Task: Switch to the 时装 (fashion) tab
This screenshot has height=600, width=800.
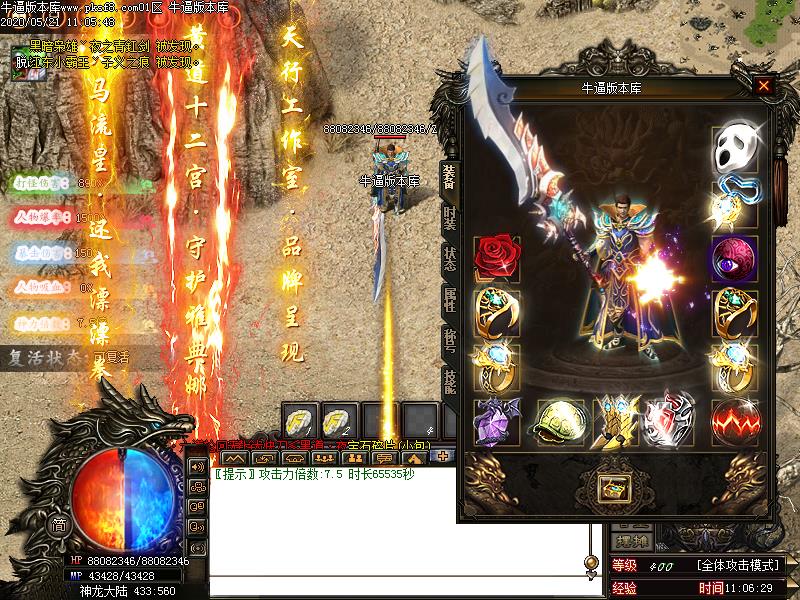Action: pos(449,216)
